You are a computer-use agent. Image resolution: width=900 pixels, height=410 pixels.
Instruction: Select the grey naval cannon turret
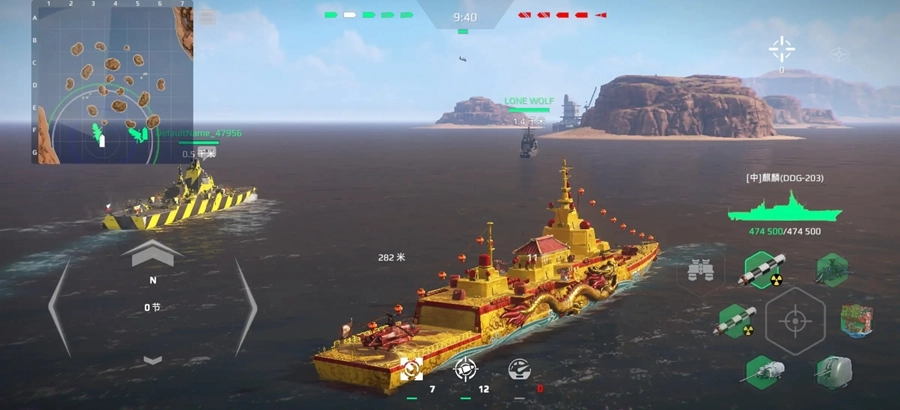[x=832, y=372]
